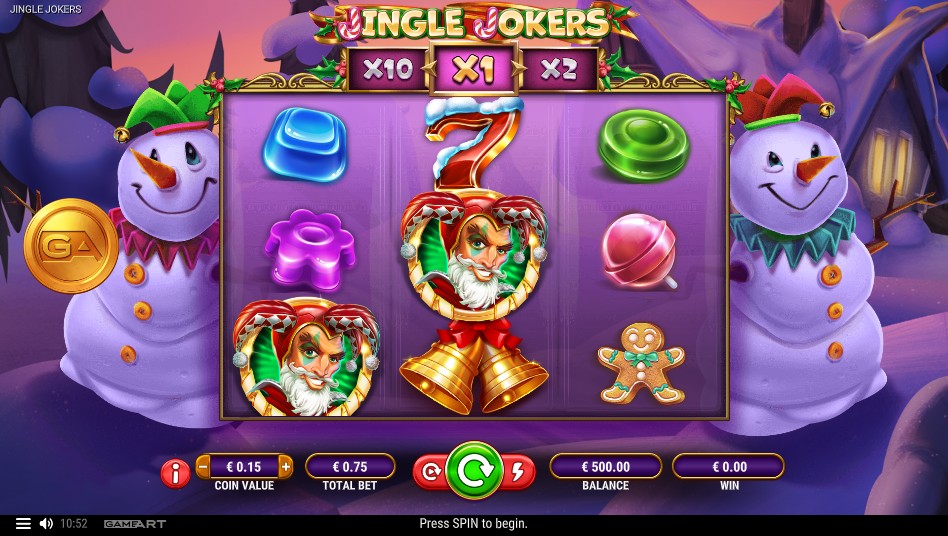Increase the coin value
The height and width of the screenshot is (536, 948).
(x=286, y=466)
